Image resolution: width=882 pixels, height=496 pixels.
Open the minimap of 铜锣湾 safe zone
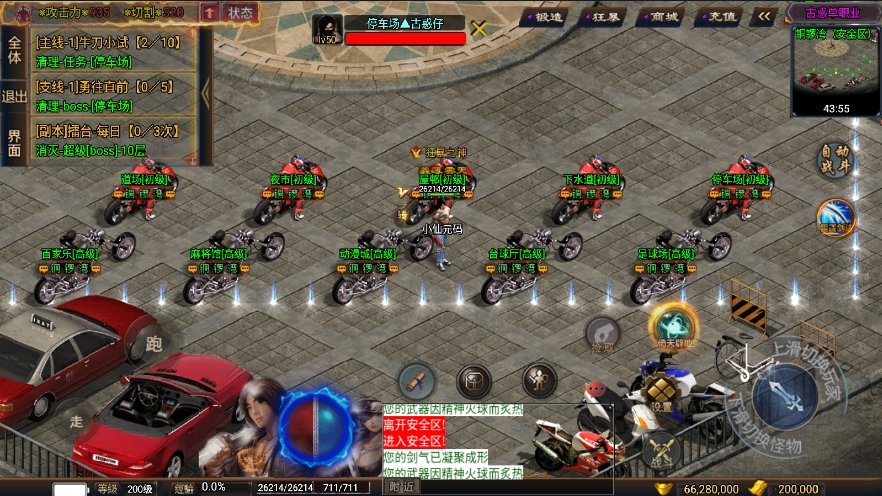(836, 68)
